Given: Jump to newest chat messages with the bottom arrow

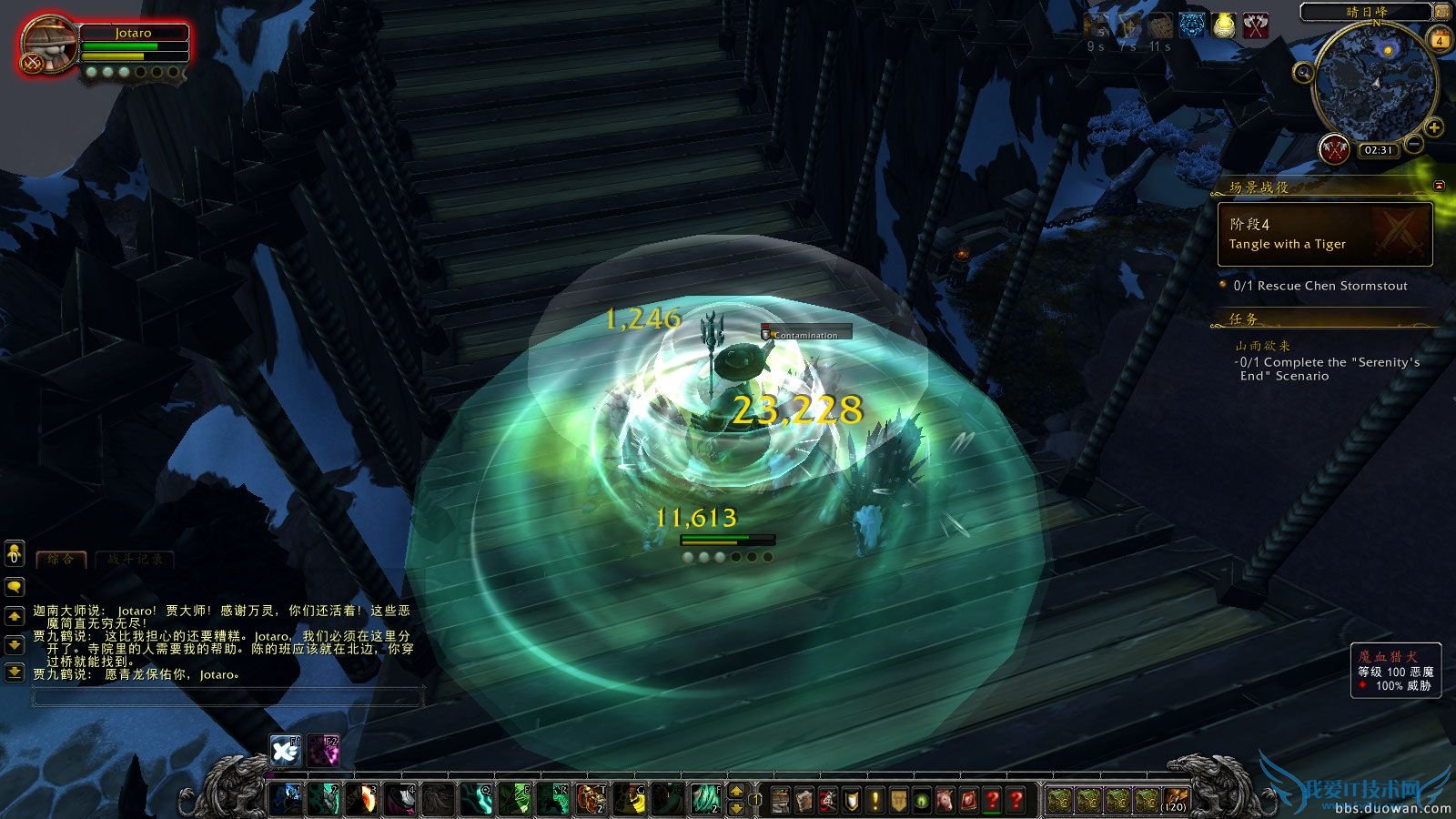Looking at the screenshot, I should 15,671.
